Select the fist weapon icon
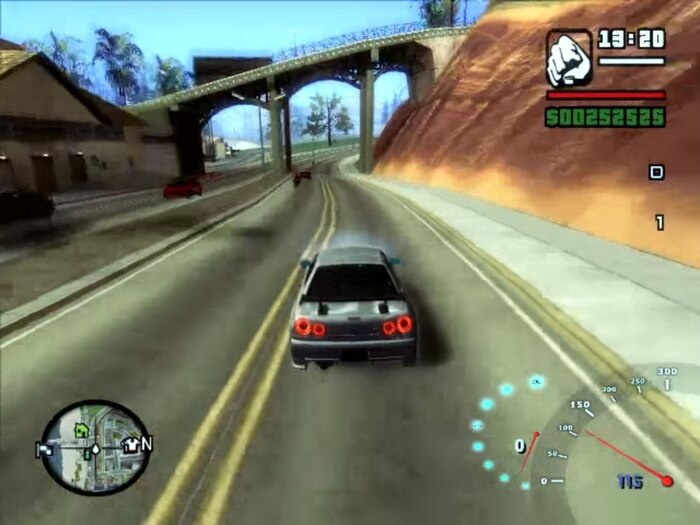The width and height of the screenshot is (700, 525). click(569, 58)
